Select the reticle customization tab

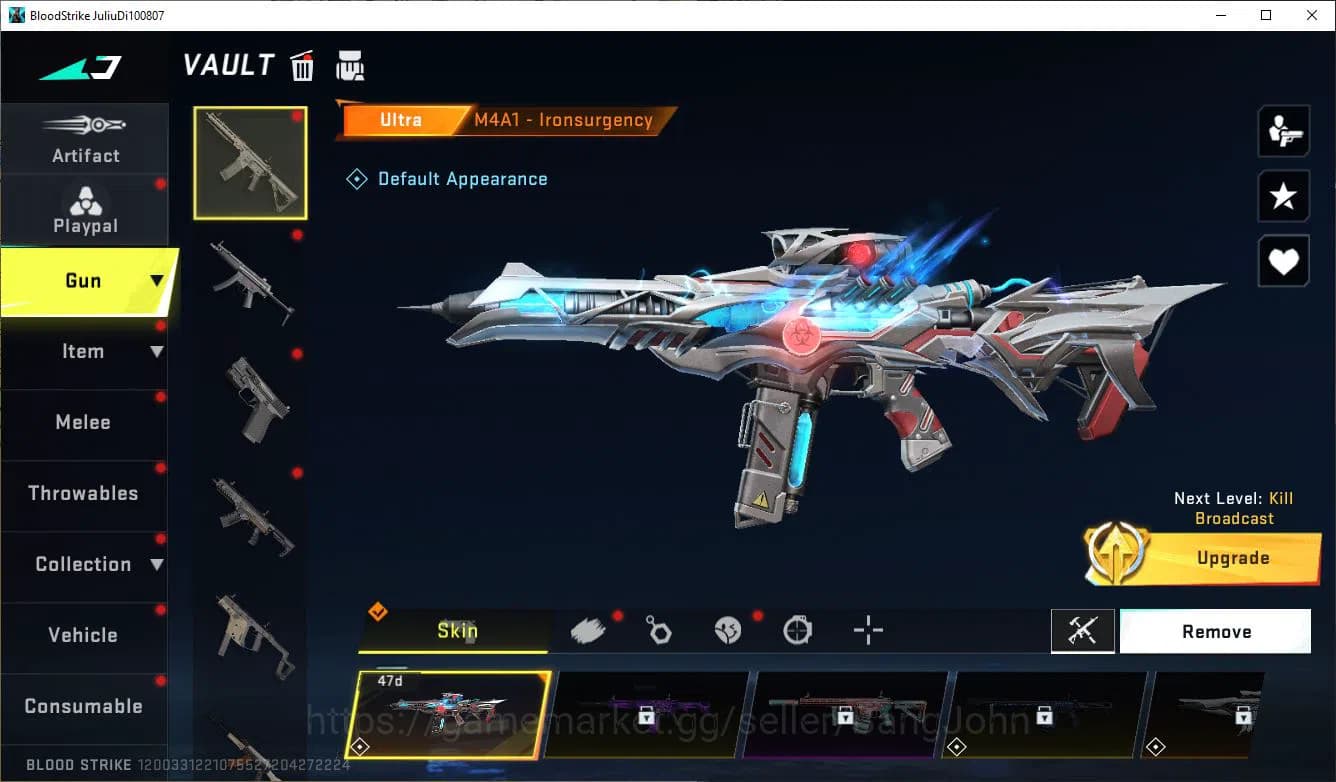pyautogui.click(x=867, y=630)
